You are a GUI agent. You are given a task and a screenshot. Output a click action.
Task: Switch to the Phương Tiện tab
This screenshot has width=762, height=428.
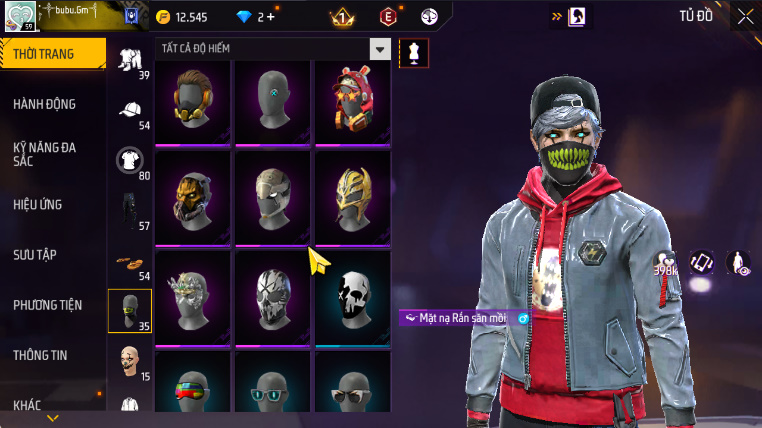pos(48,305)
